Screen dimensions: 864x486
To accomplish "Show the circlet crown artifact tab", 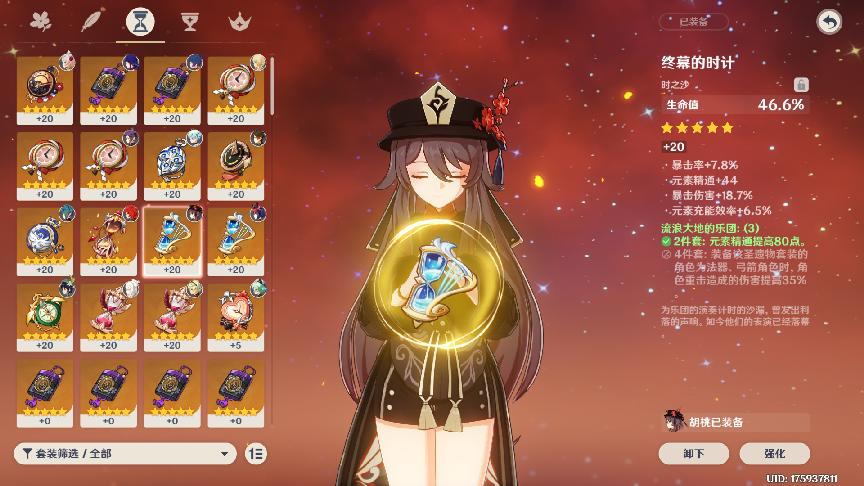I will (238, 21).
